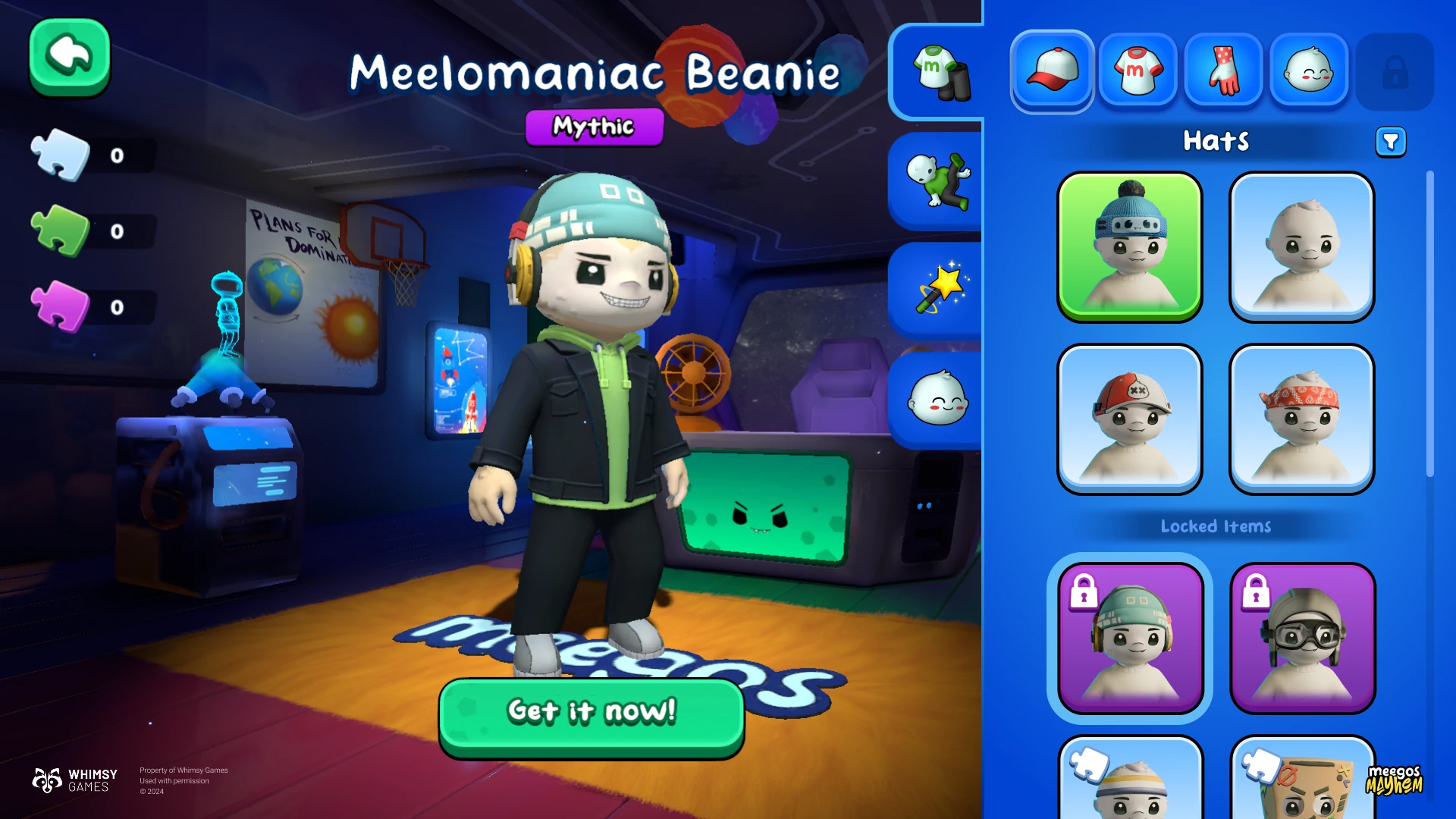The width and height of the screenshot is (1456, 819).
Task: Open the red glove category tab
Action: pos(1223,71)
